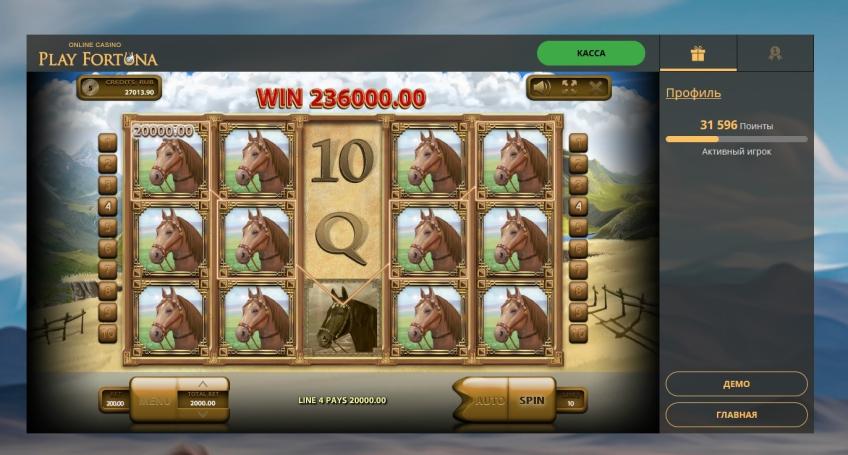Decrease total bet with the down arrow
The width and height of the screenshot is (848, 455).
tap(203, 416)
